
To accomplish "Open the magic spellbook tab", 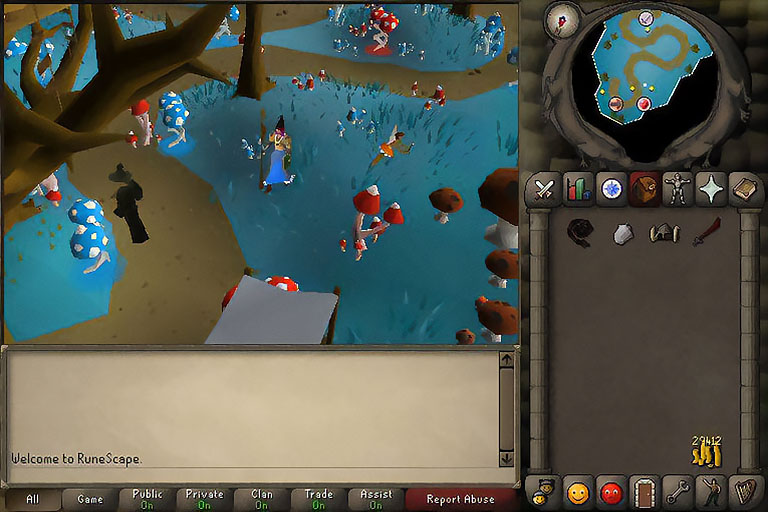I will (744, 189).
